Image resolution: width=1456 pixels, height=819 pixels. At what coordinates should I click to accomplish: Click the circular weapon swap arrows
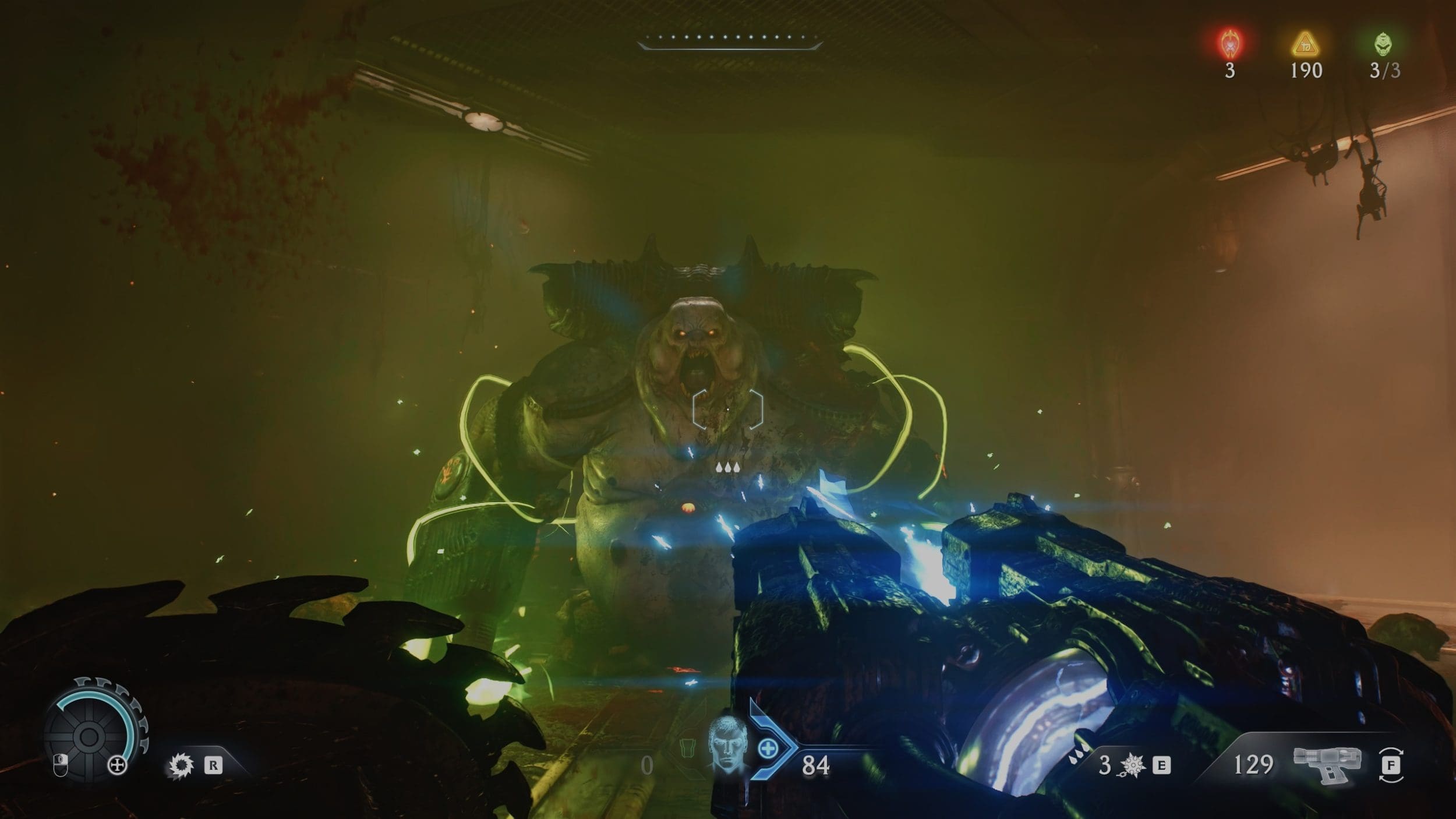[x=1391, y=765]
